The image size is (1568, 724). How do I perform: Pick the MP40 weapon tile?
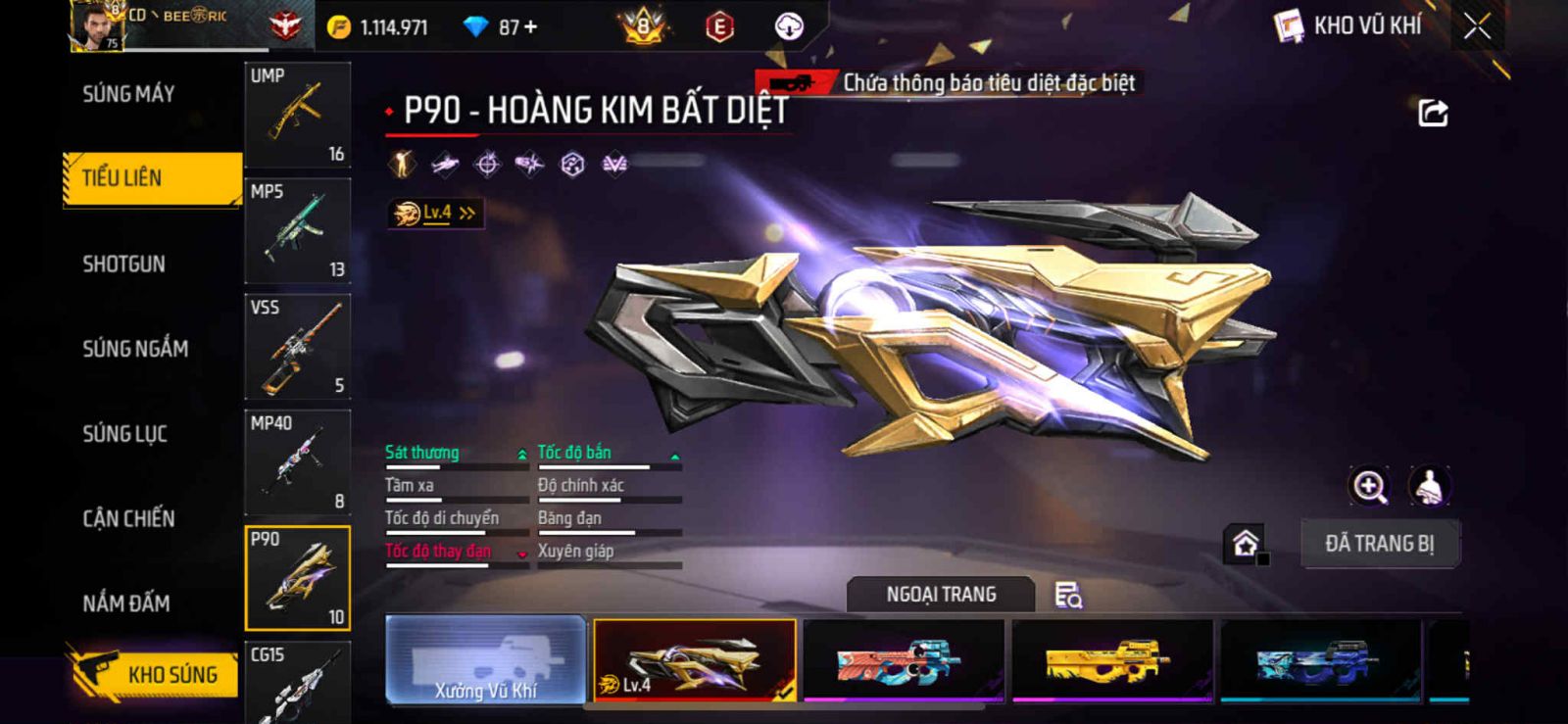click(x=297, y=461)
